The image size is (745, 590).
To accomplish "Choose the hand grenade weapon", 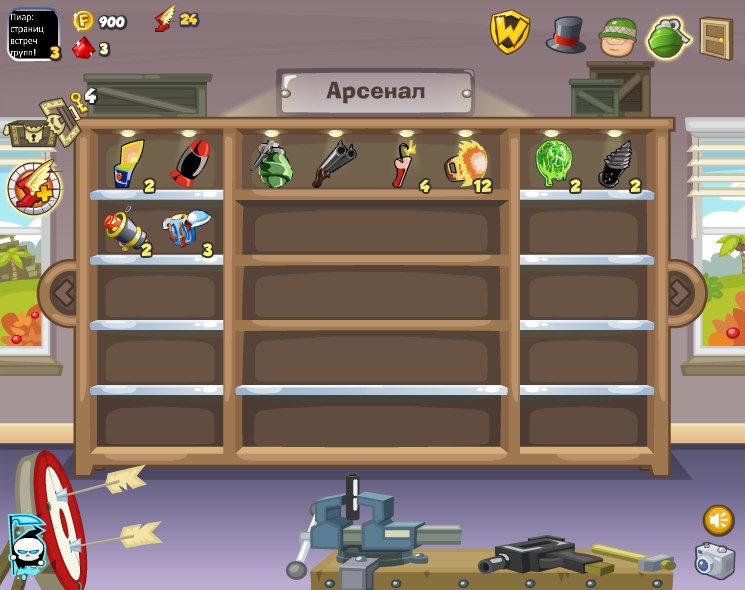I will (x=271, y=164).
